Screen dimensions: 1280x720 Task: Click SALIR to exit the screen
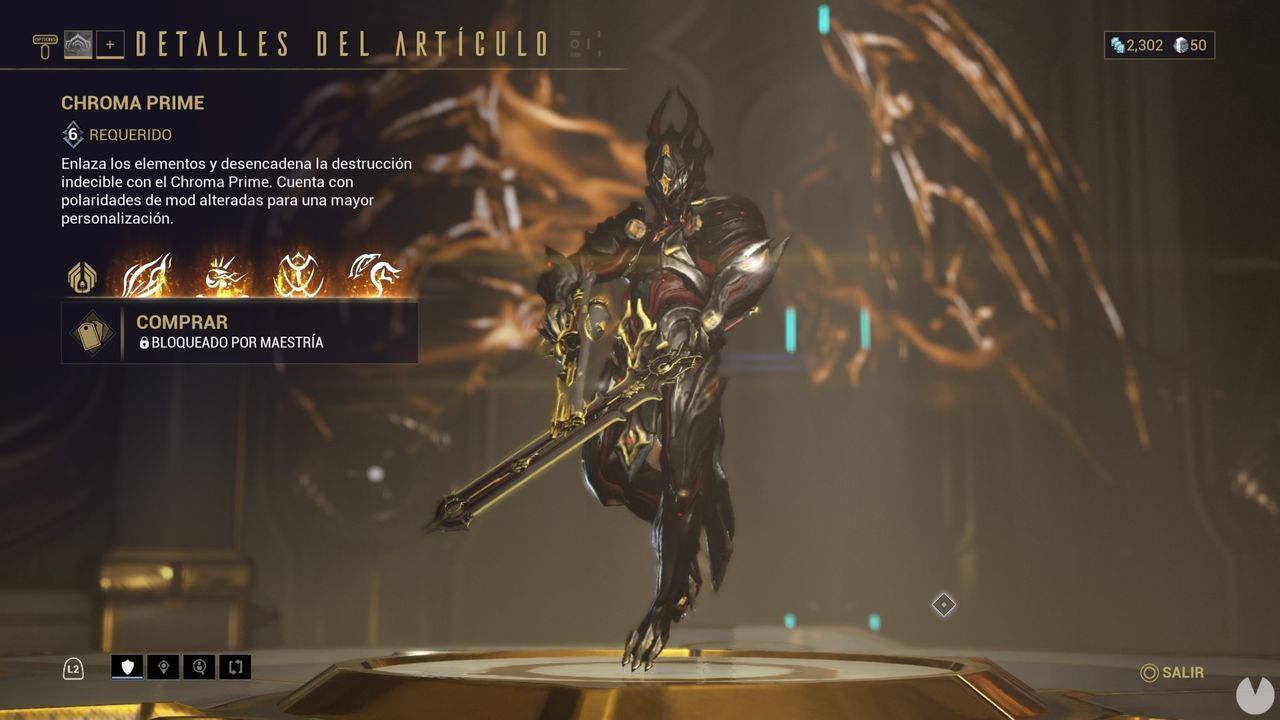1172,672
